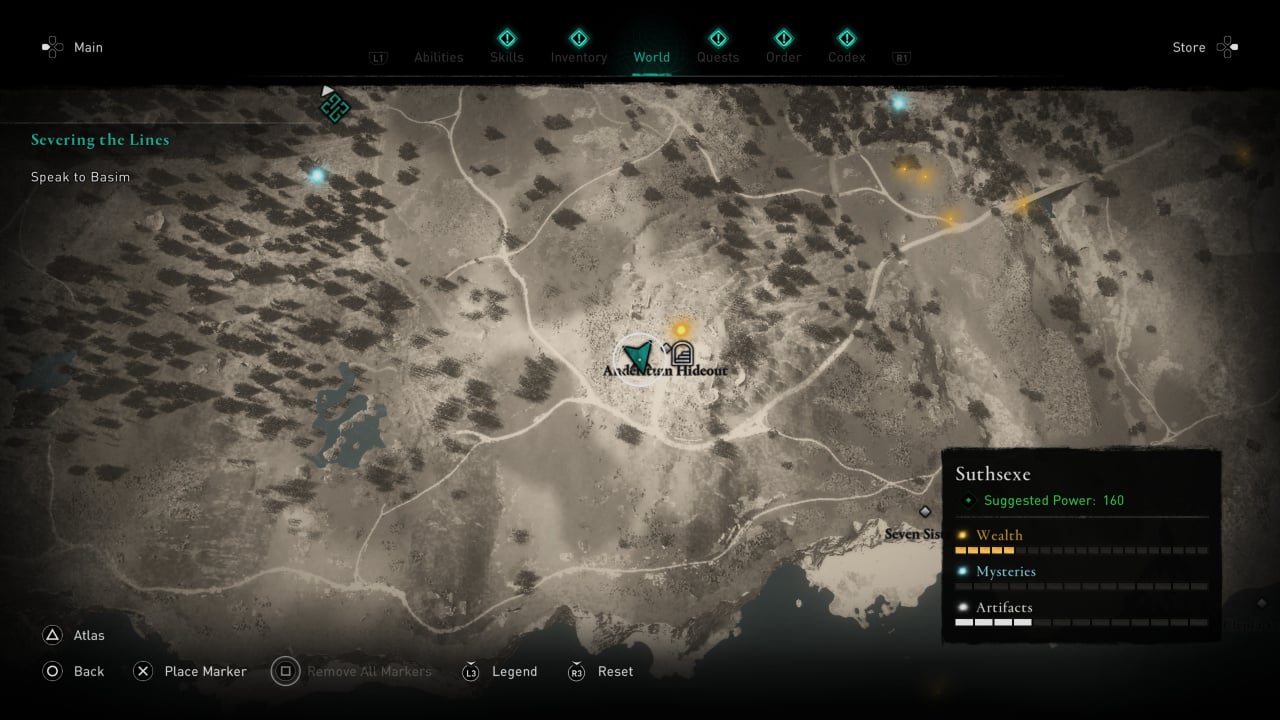
Task: Select the World tab
Action: pos(651,57)
